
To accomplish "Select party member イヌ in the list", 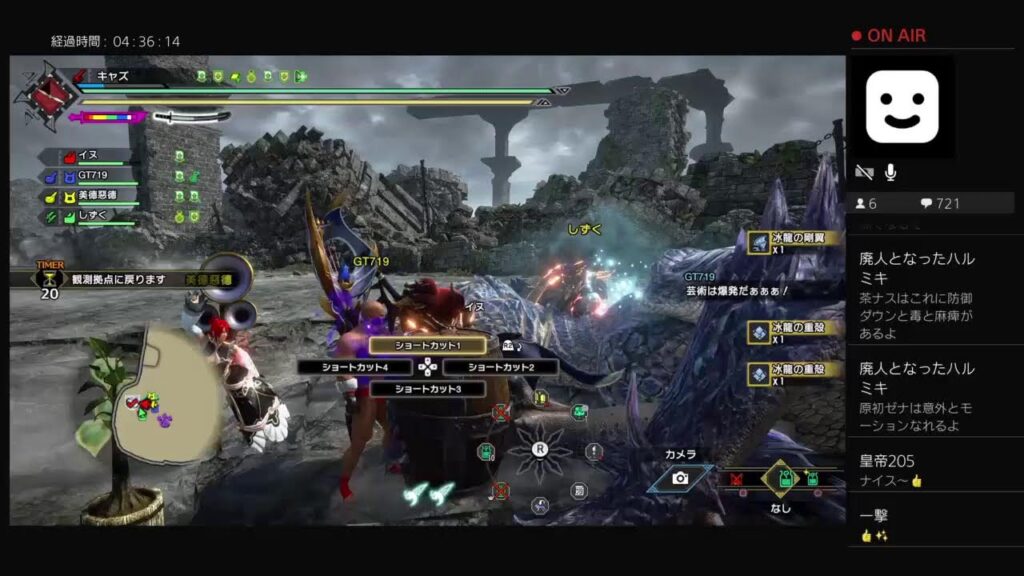I will pyautogui.click(x=85, y=156).
